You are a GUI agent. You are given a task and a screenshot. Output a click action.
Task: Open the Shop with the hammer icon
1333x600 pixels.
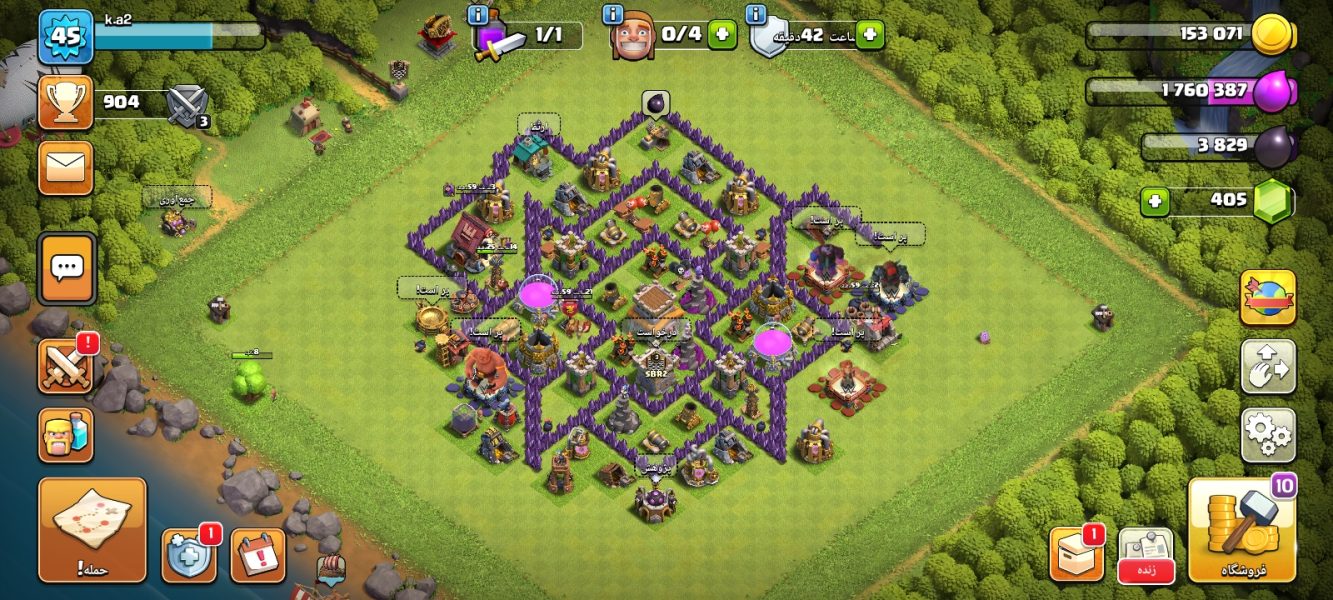1242,530
